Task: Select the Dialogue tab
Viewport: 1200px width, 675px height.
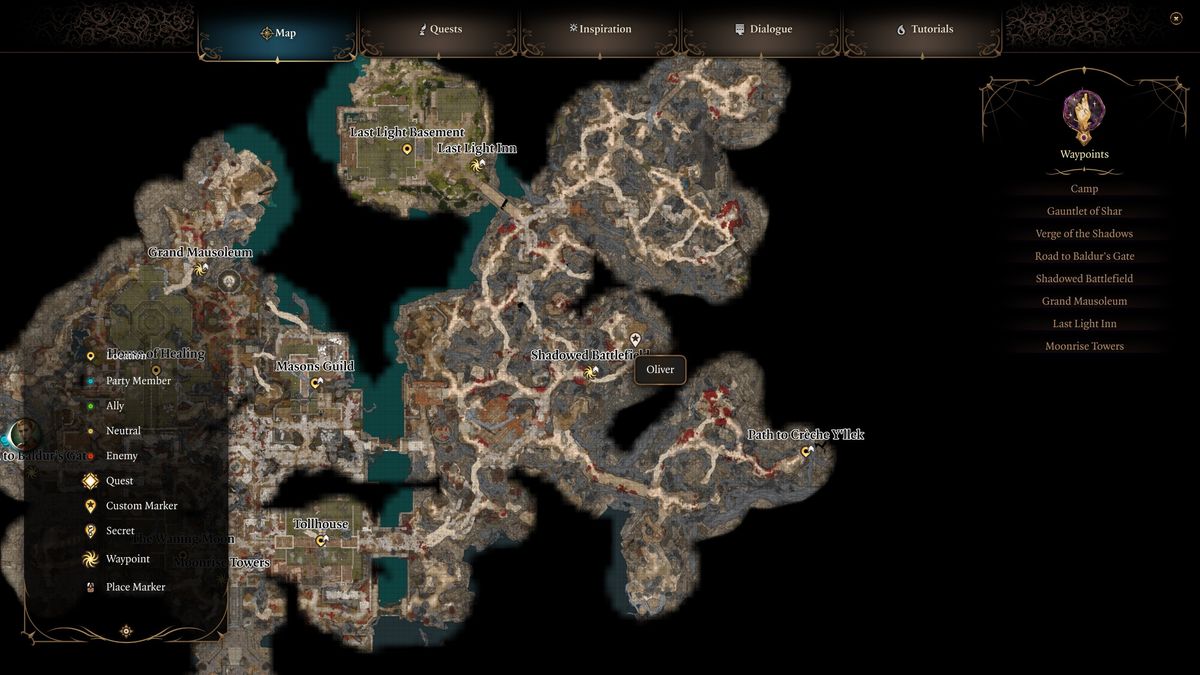Action: 763,30
